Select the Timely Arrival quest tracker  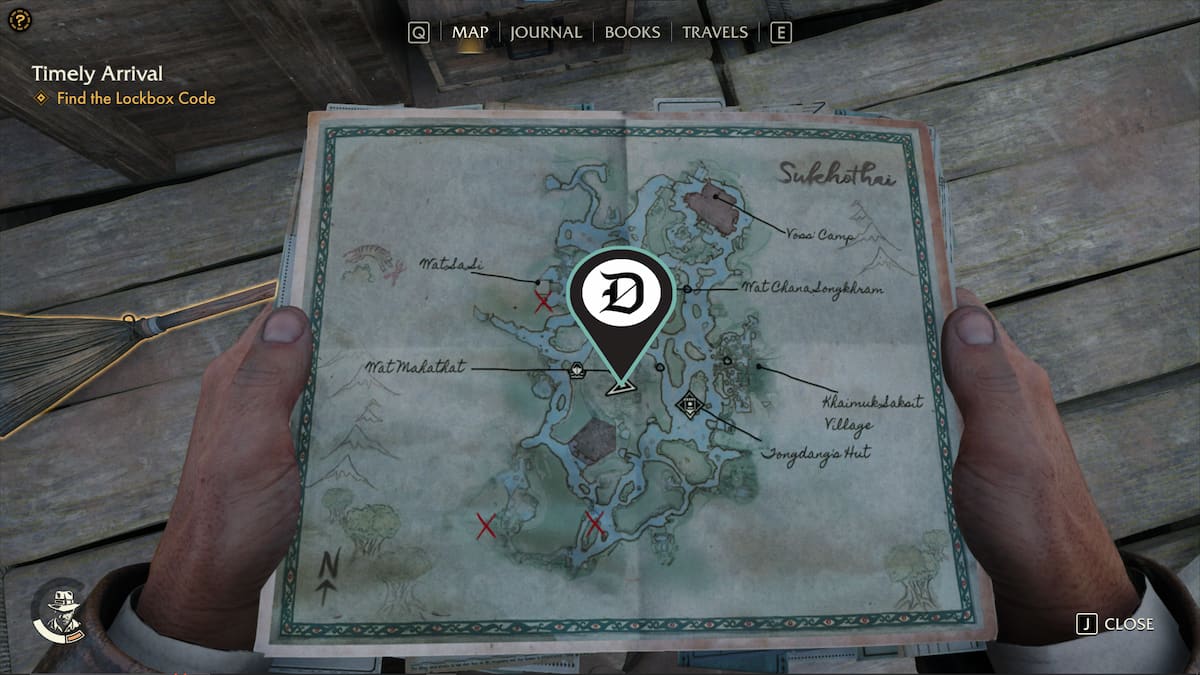pos(96,73)
